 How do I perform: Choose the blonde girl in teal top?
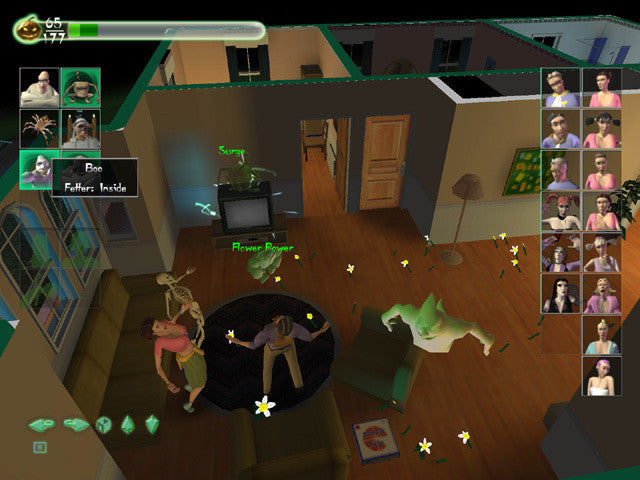(602, 335)
